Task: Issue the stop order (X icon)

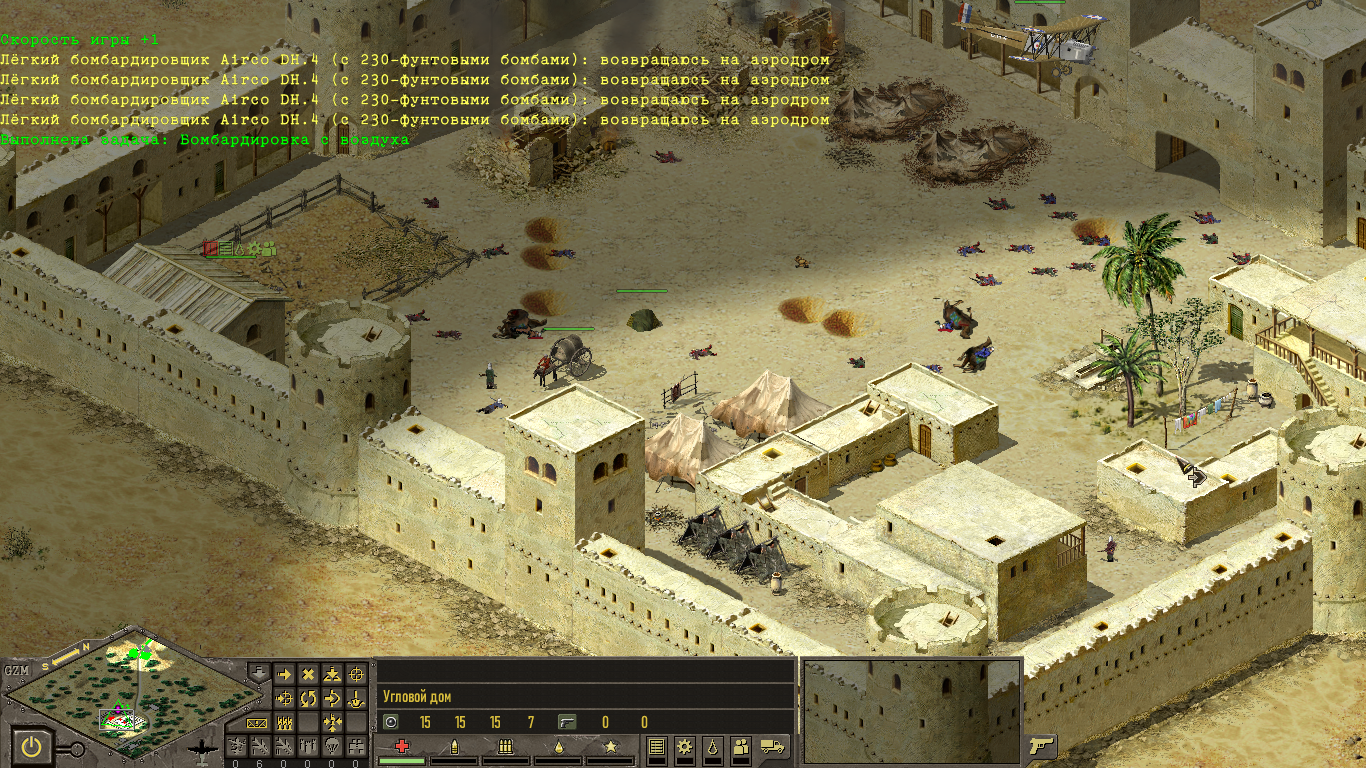Action: (x=308, y=675)
